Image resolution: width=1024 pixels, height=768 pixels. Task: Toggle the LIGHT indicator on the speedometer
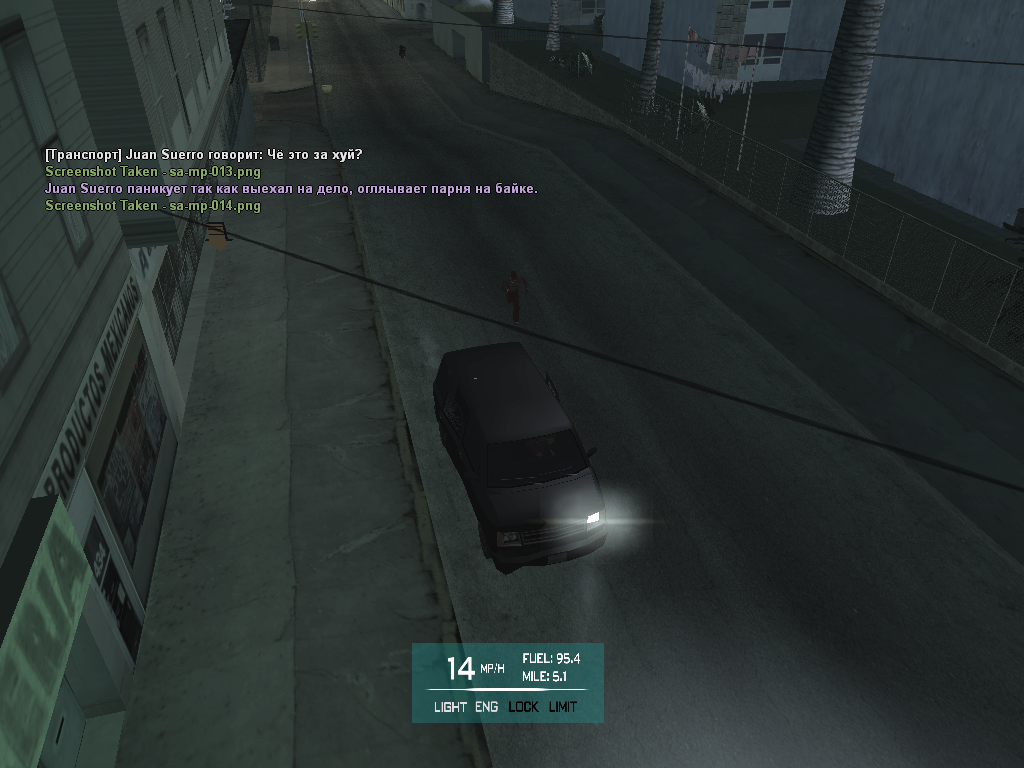pyautogui.click(x=450, y=707)
